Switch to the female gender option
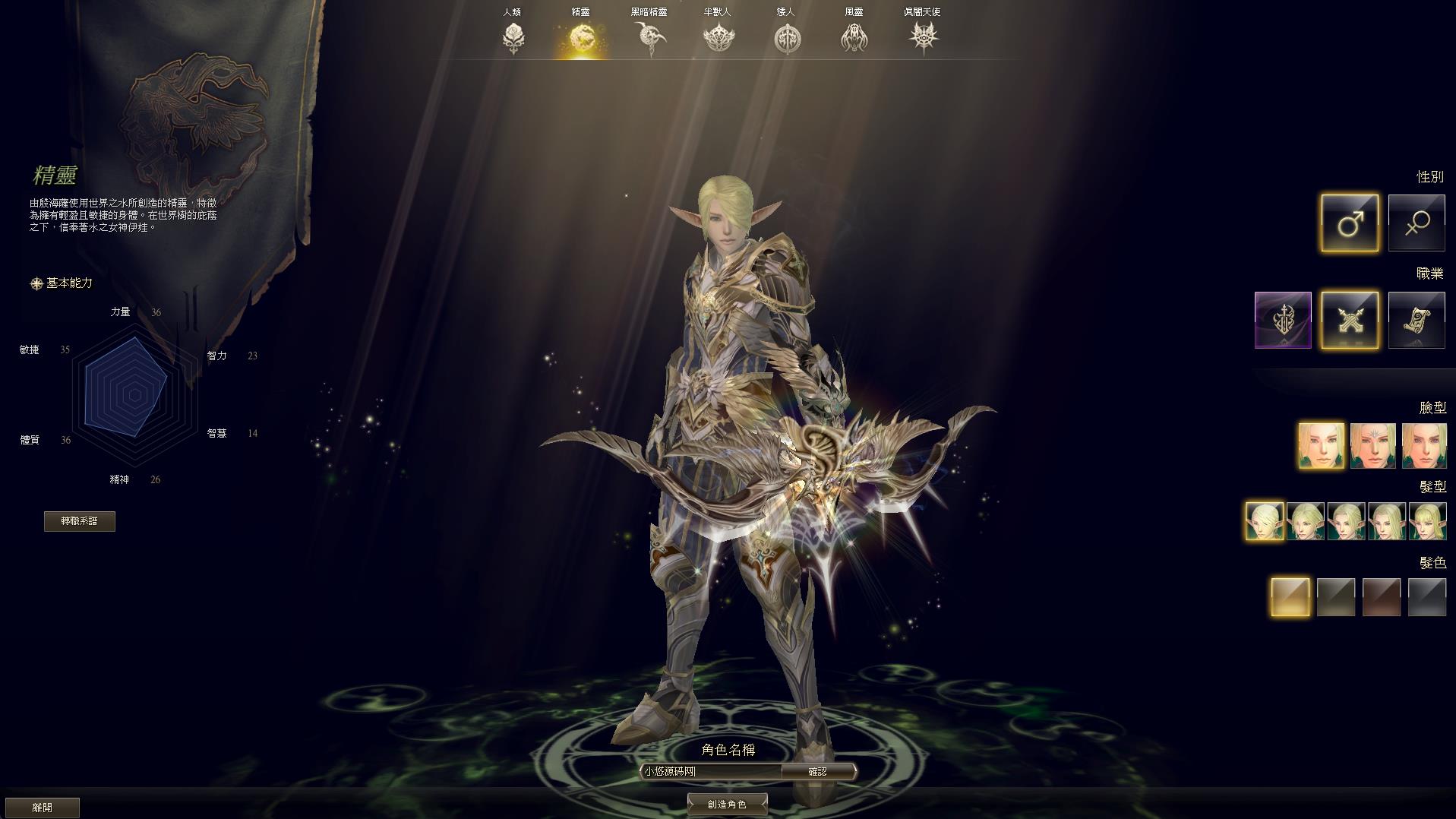Screen dimensions: 1456x819 click(1417, 223)
